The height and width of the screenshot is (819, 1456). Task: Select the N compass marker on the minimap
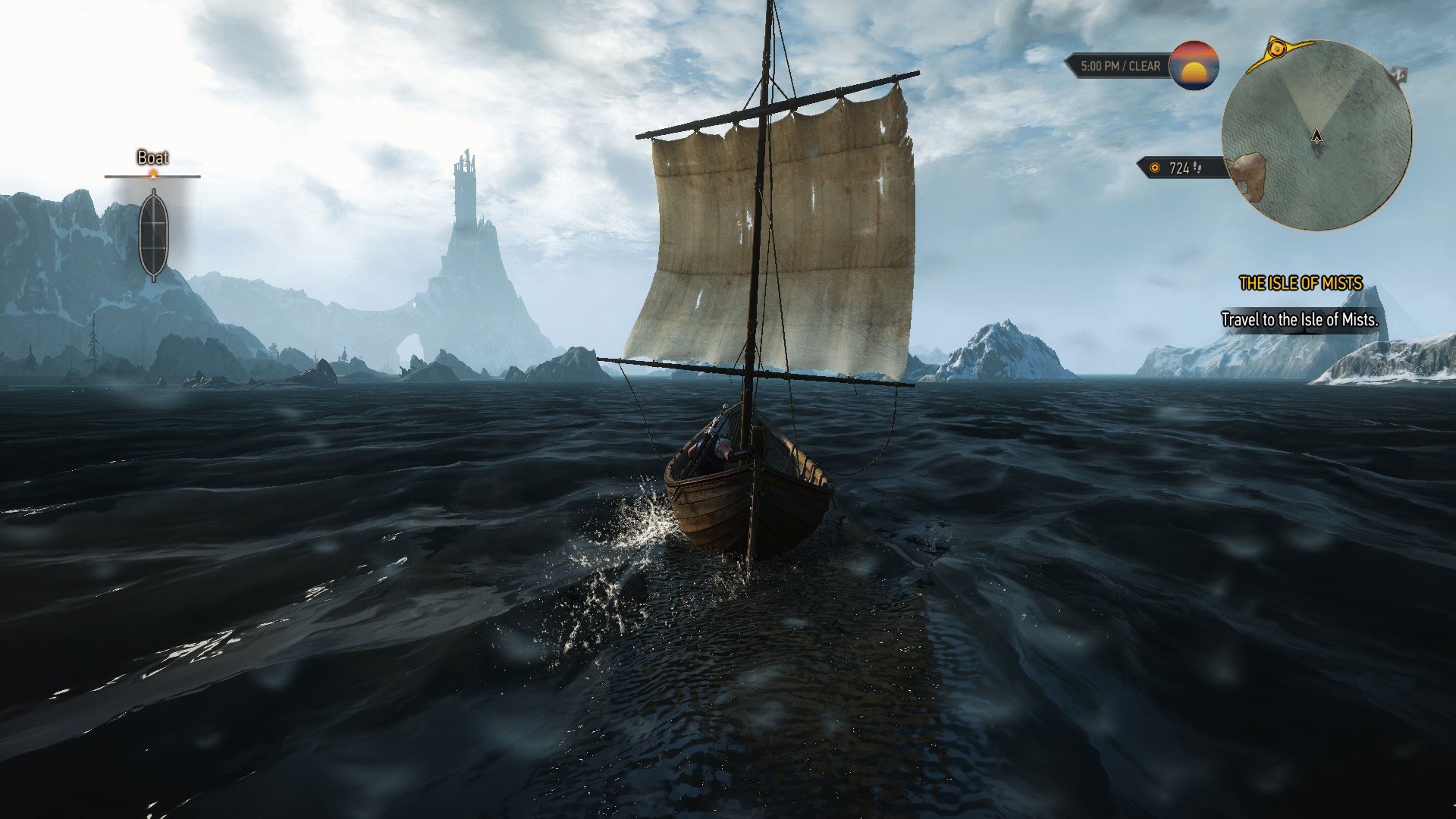(x=1400, y=74)
